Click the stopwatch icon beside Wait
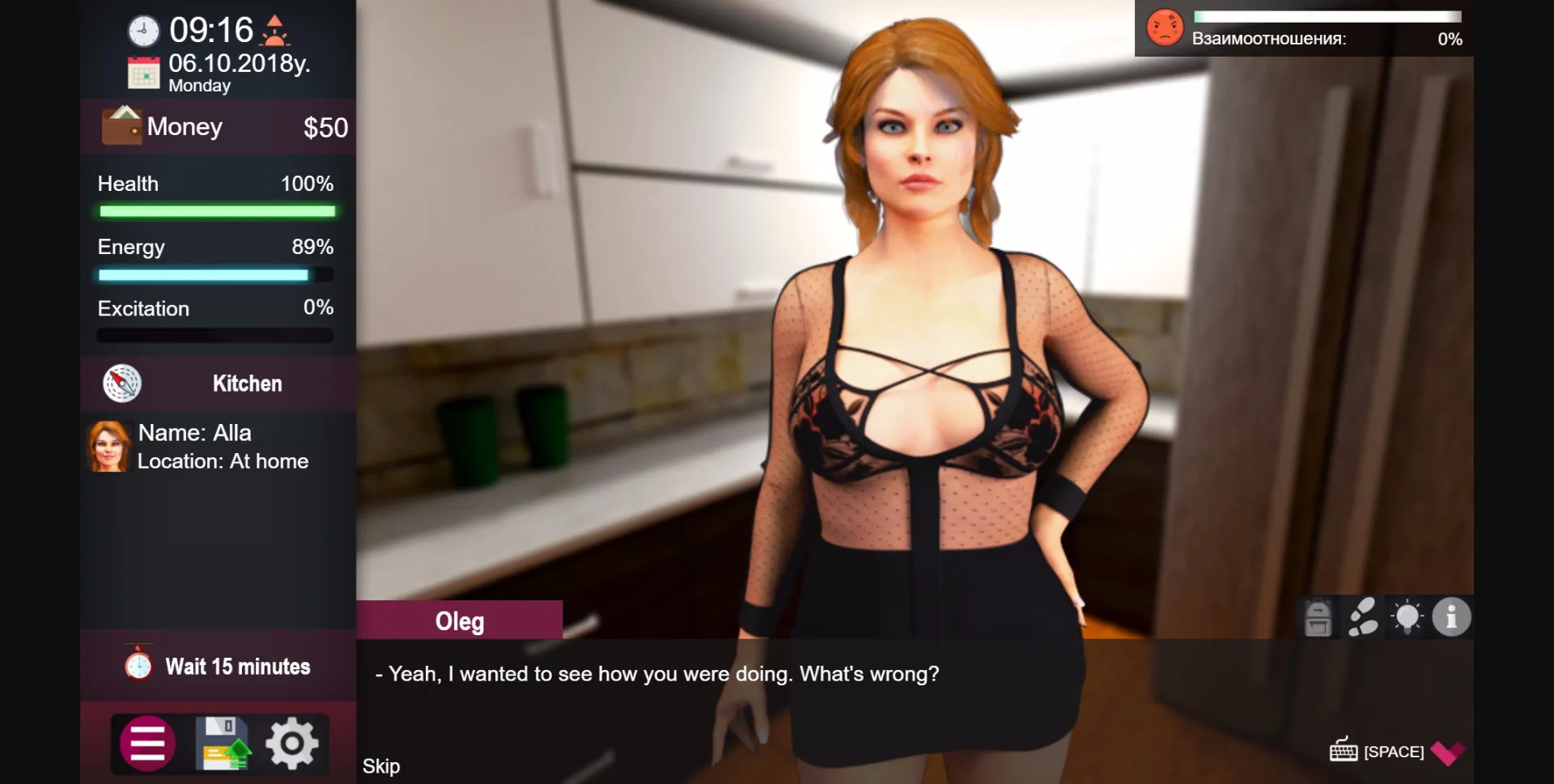The height and width of the screenshot is (784, 1554). point(139,665)
